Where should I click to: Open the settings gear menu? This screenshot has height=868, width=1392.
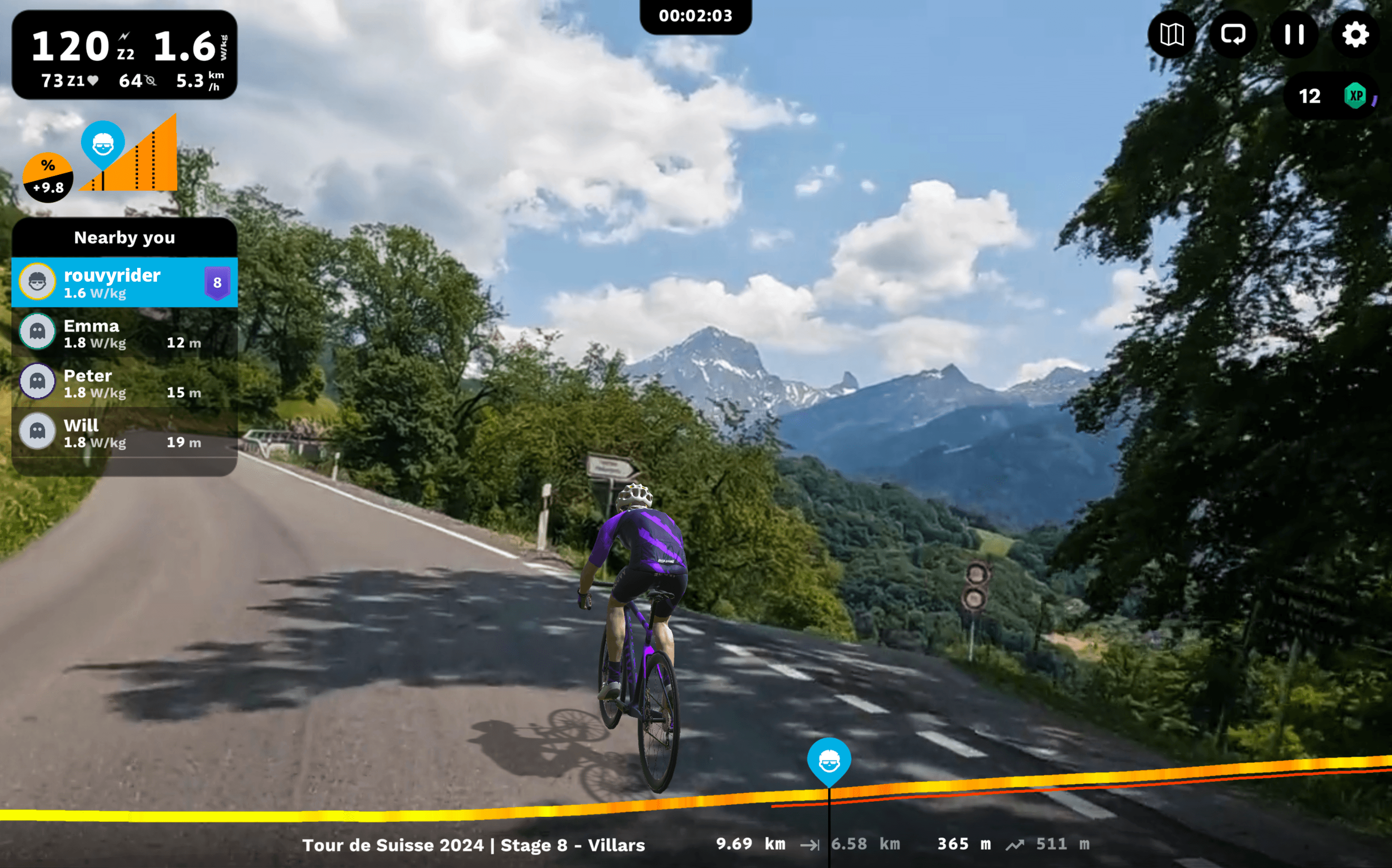[1355, 35]
